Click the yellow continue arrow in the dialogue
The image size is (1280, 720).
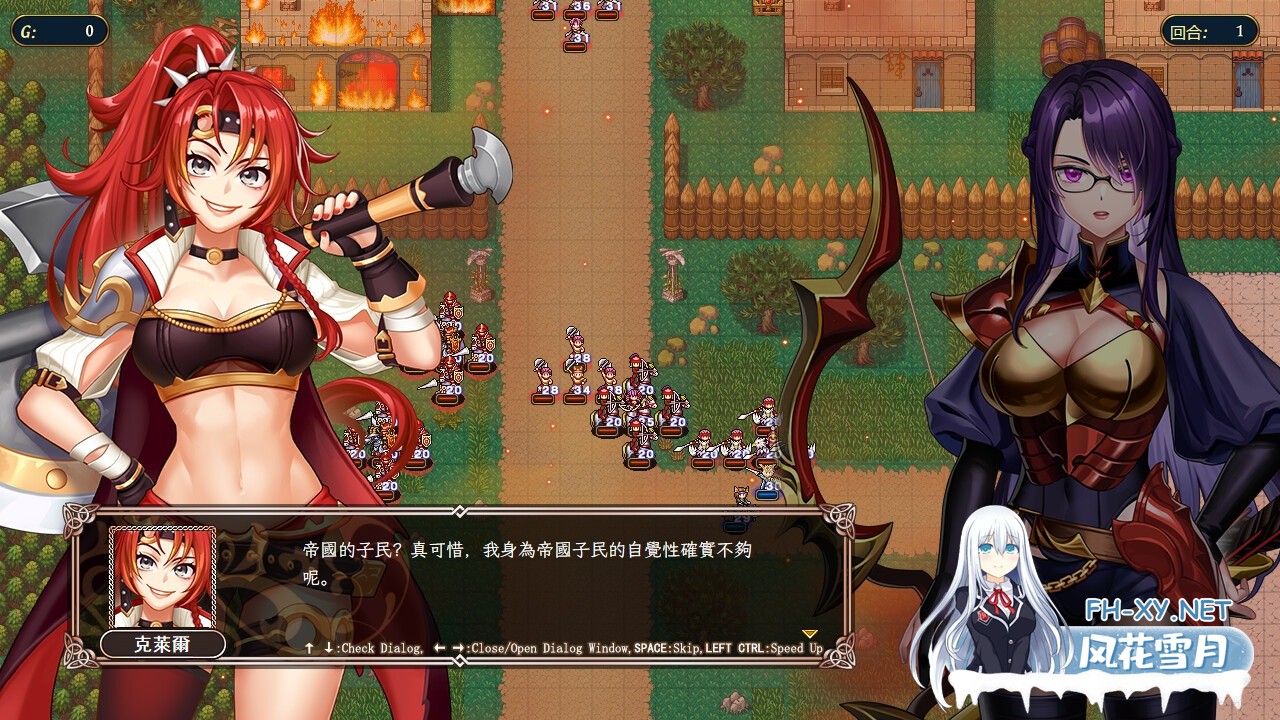[x=810, y=634]
